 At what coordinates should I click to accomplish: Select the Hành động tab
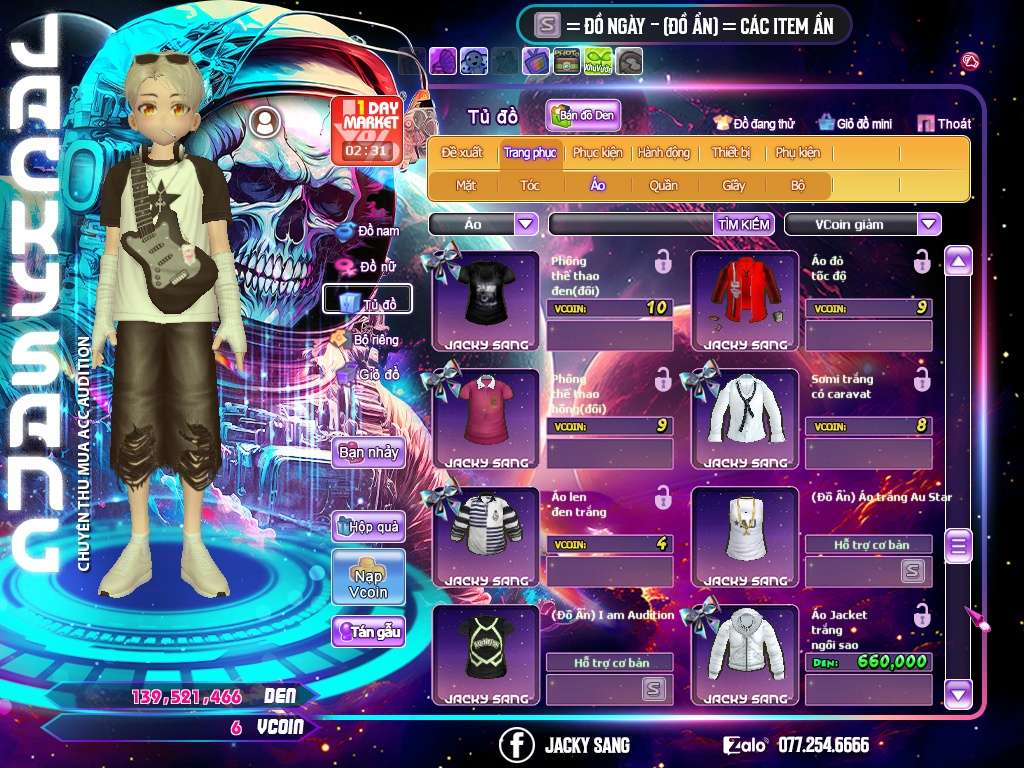coord(663,153)
